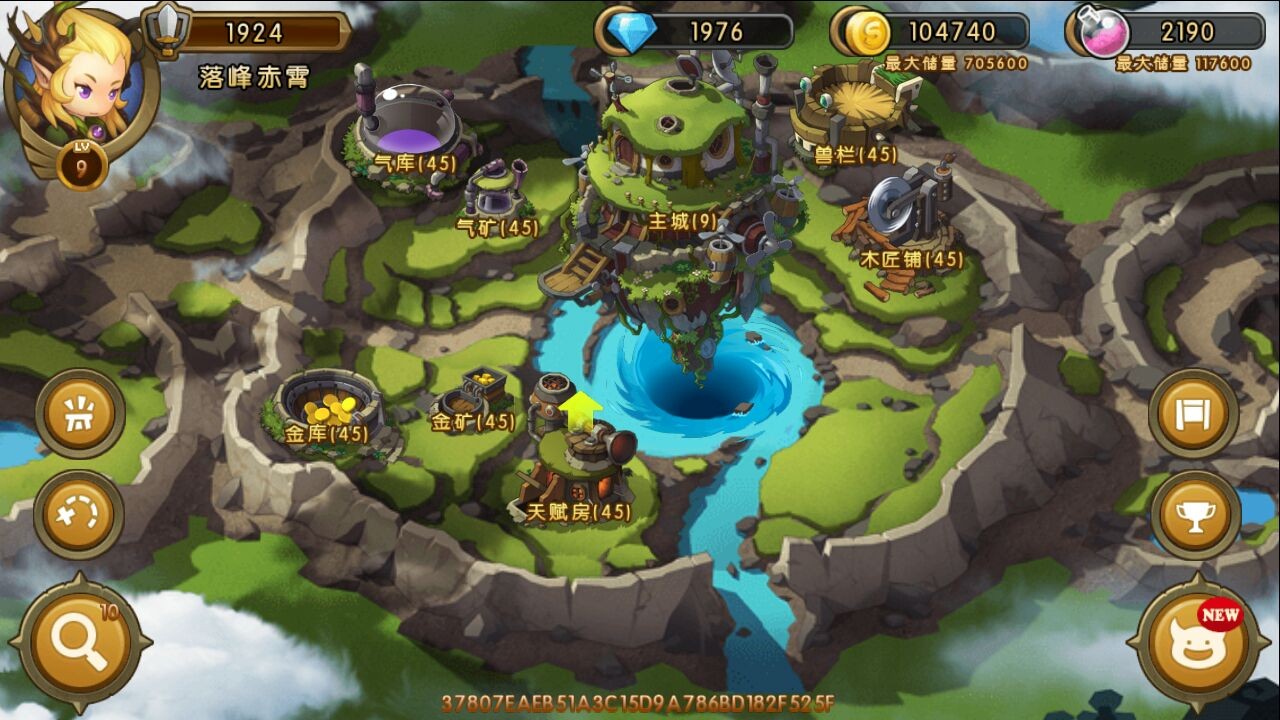
Task: Tap the magnifying glass search button
Action: click(x=80, y=642)
